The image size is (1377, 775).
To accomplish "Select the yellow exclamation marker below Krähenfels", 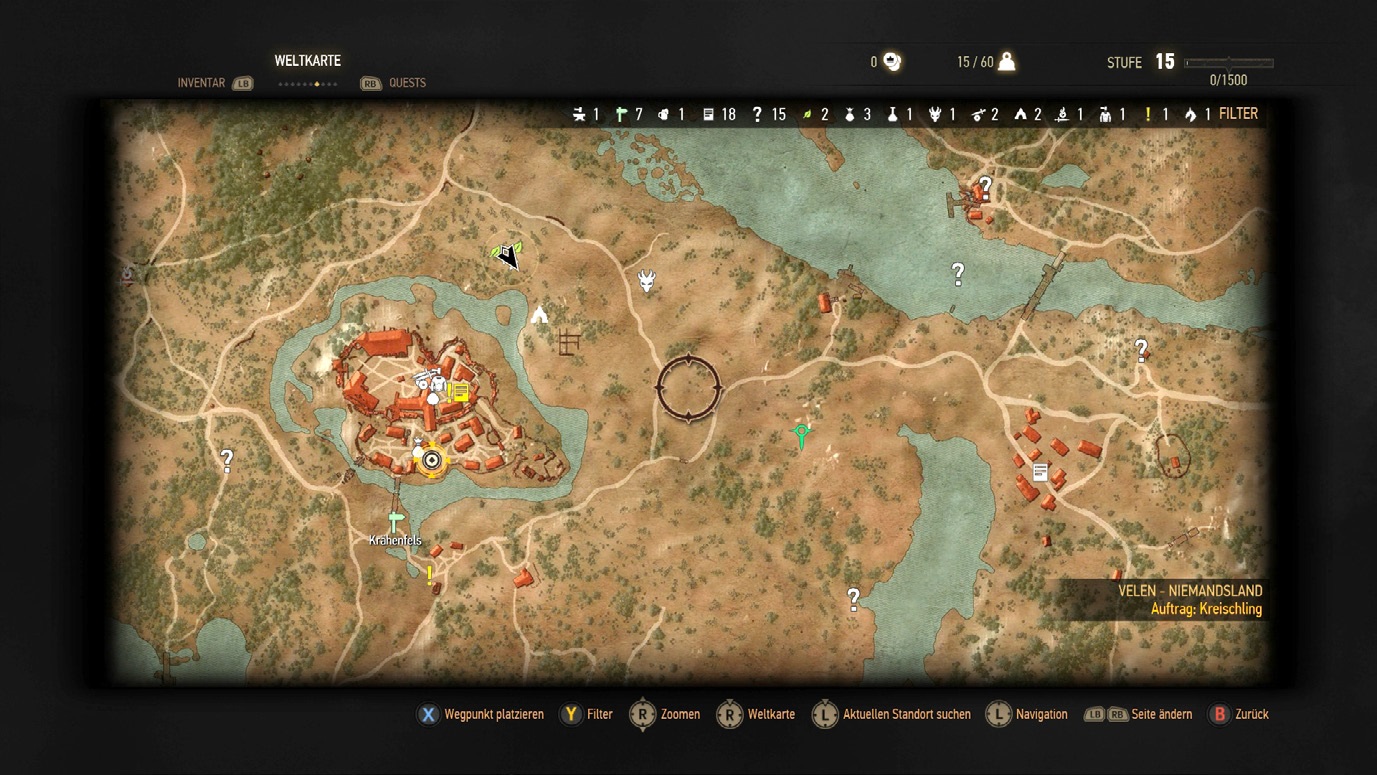I will (430, 574).
